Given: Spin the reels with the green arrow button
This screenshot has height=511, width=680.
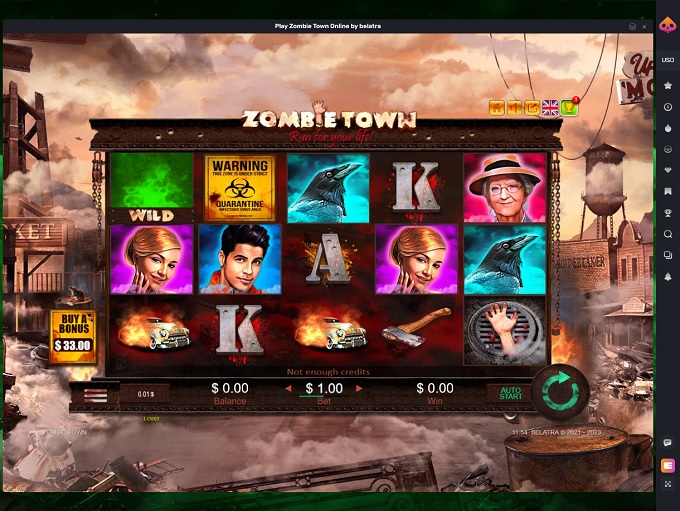Looking at the screenshot, I should pyautogui.click(x=560, y=394).
